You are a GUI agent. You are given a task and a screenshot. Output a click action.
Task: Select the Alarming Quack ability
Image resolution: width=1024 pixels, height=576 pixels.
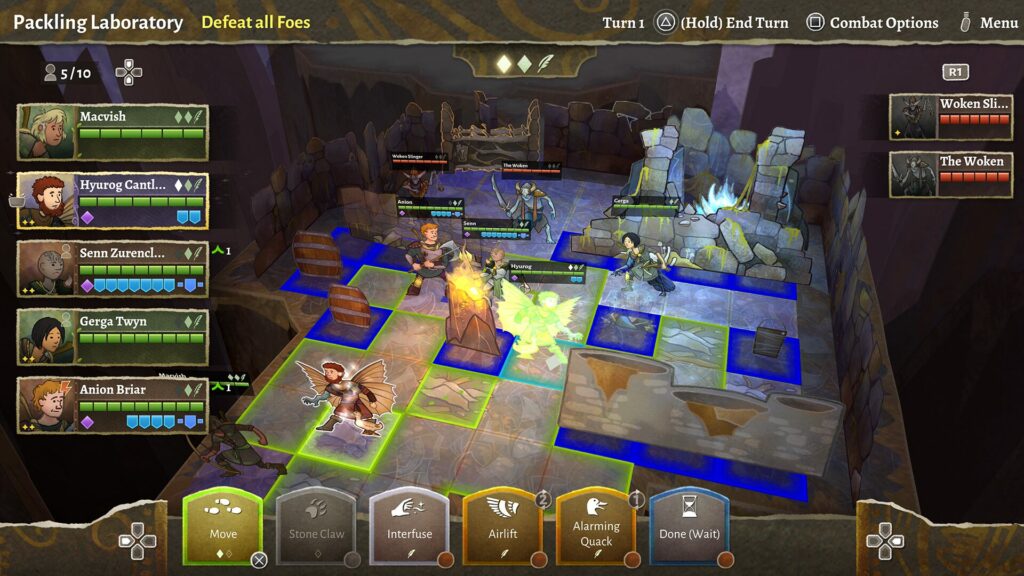tap(596, 525)
